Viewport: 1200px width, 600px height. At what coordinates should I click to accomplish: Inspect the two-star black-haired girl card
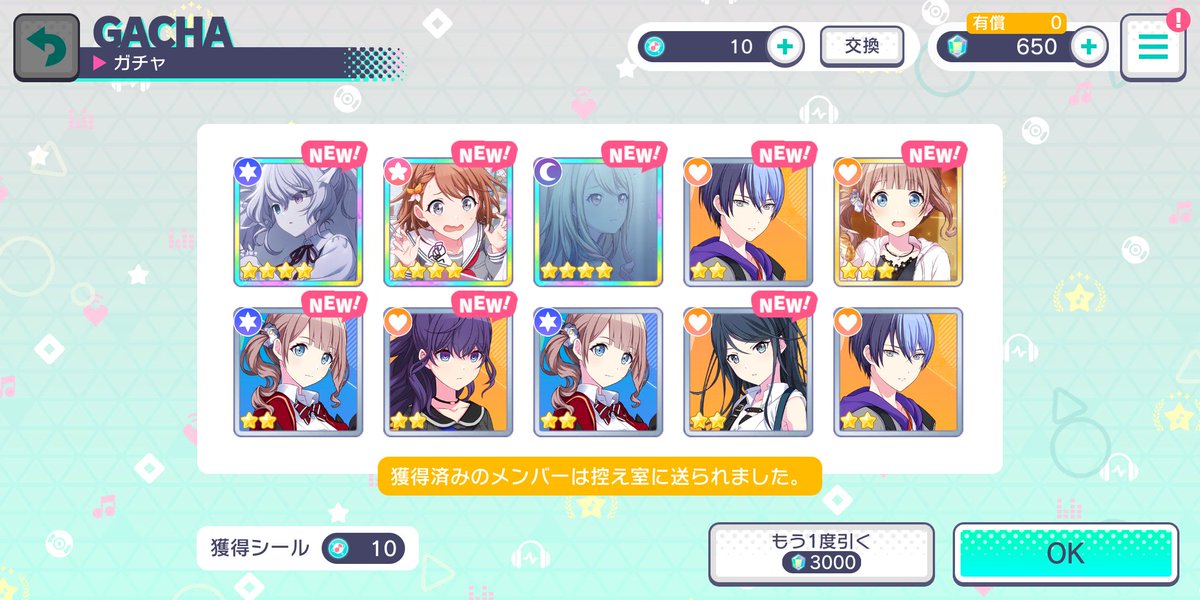coord(747,372)
